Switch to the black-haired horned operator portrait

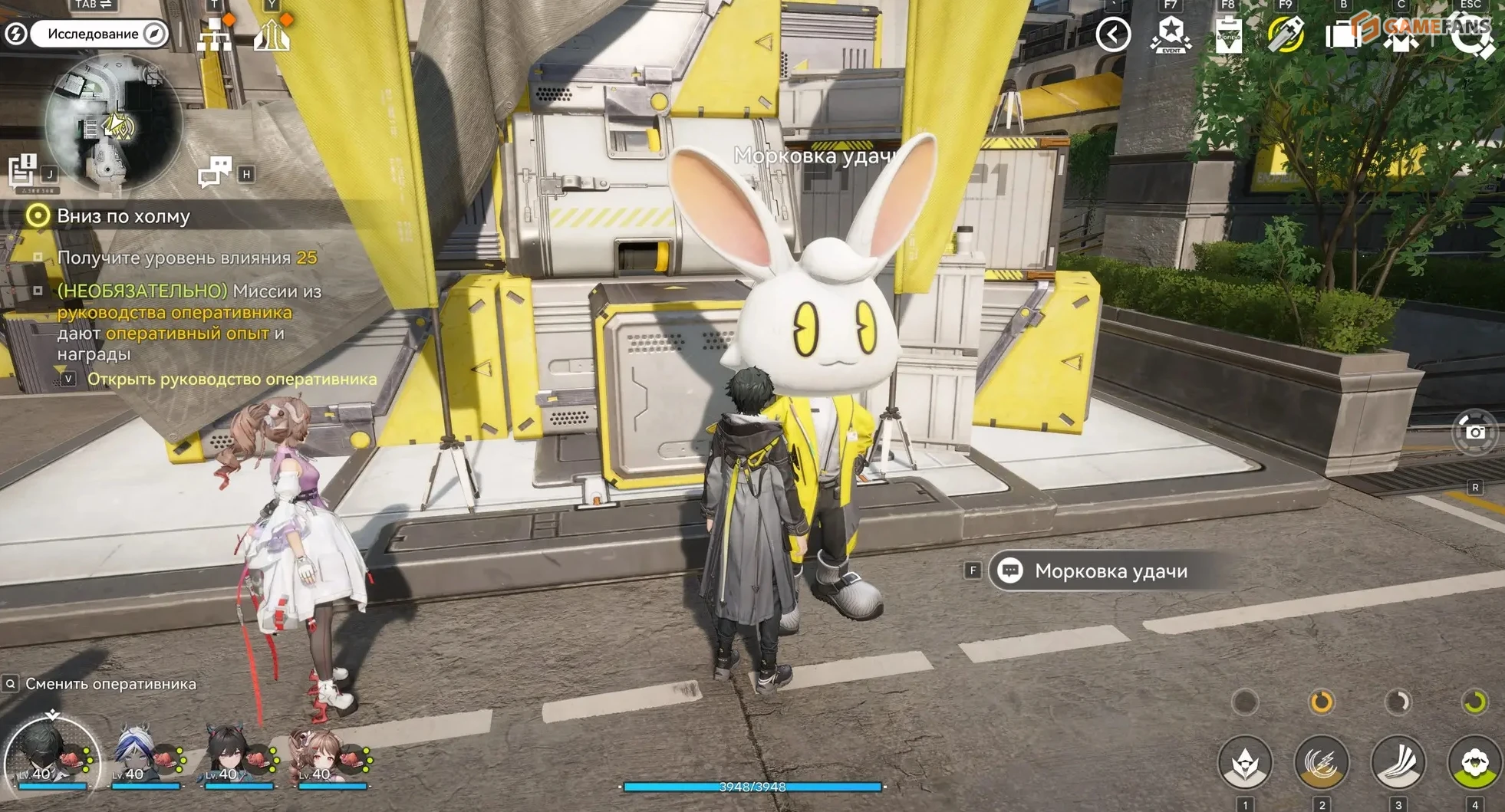[x=236, y=754]
